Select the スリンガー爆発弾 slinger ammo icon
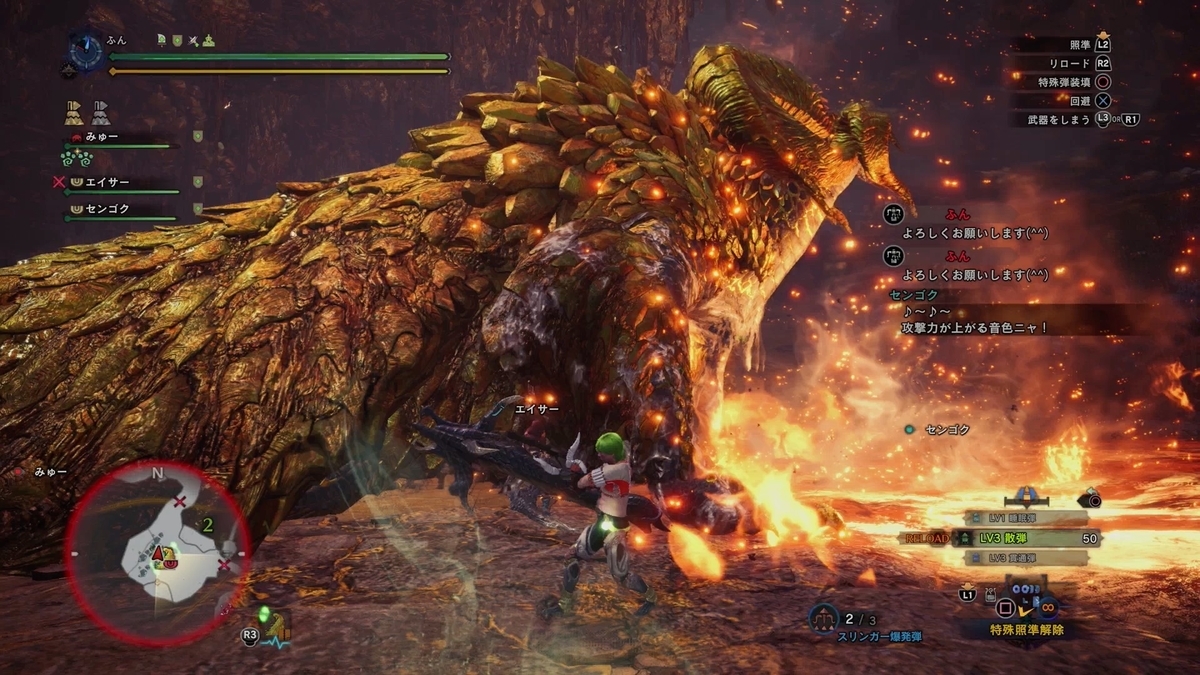The width and height of the screenshot is (1200, 675). point(822,618)
